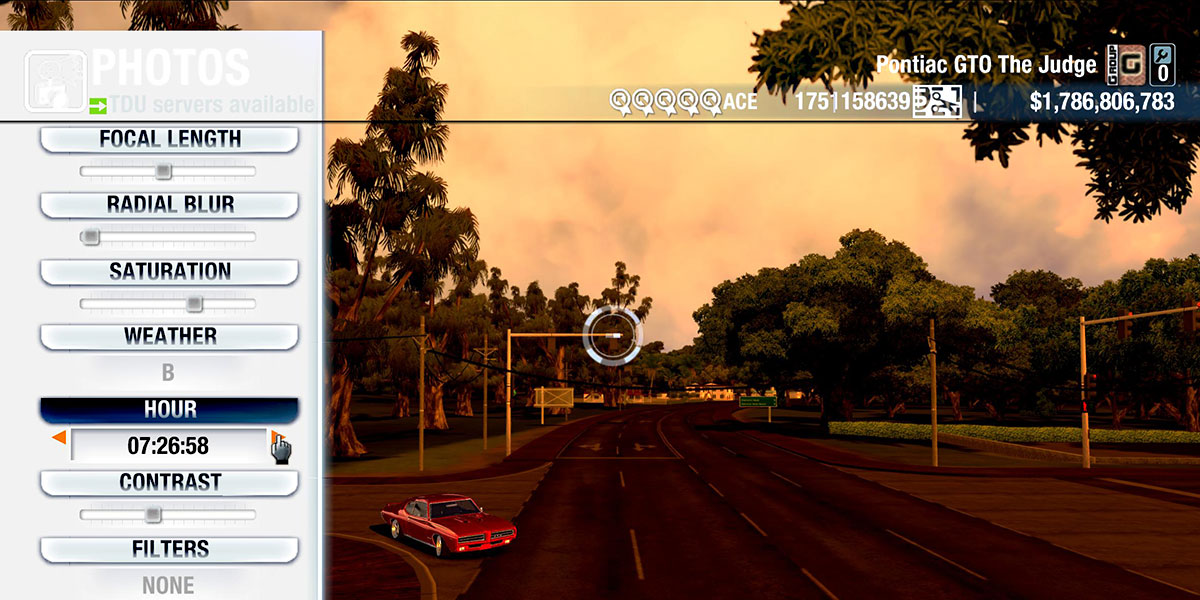
Task: Select the Focal Length option
Action: click(169, 140)
